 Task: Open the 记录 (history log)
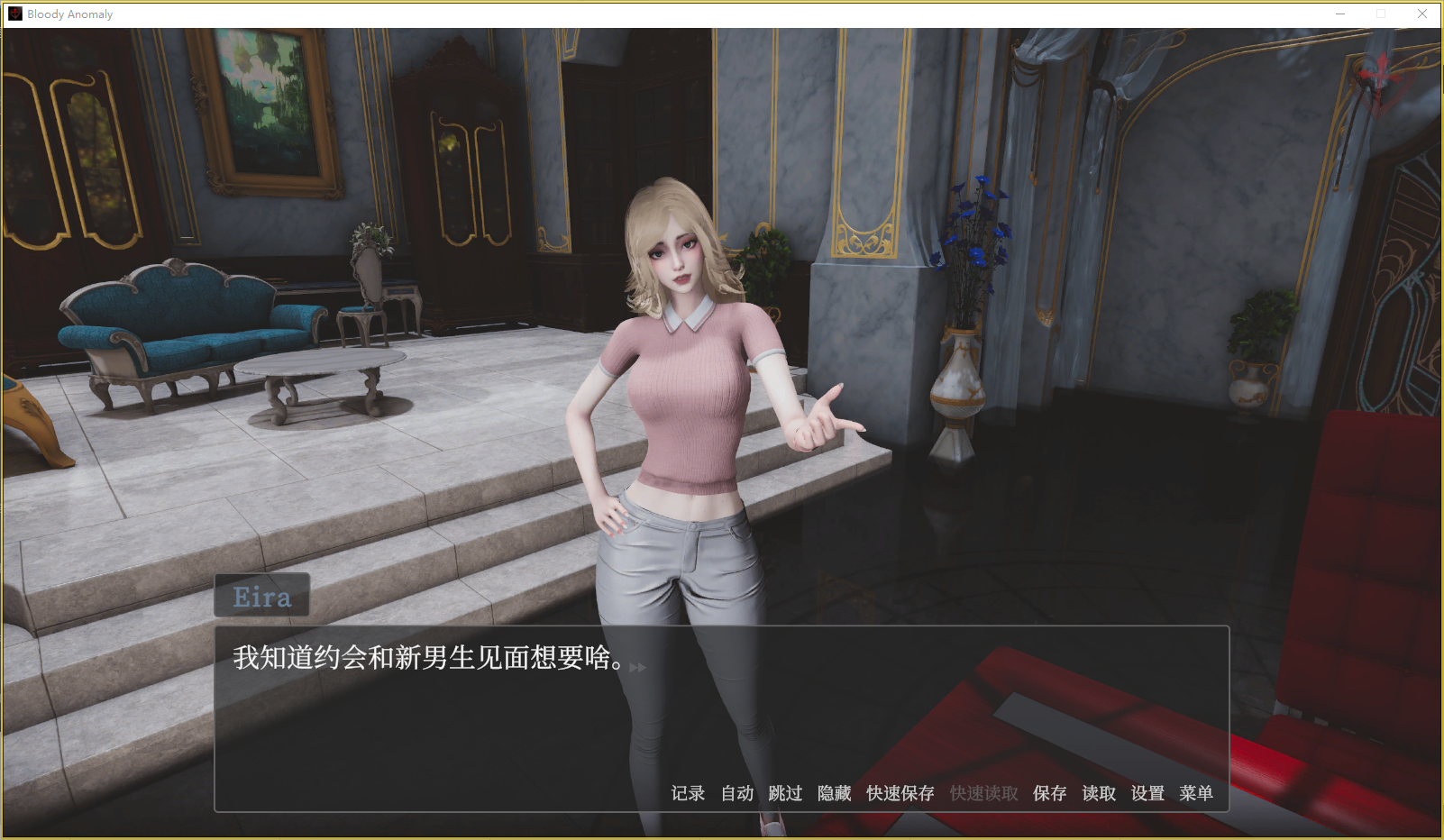[688, 793]
